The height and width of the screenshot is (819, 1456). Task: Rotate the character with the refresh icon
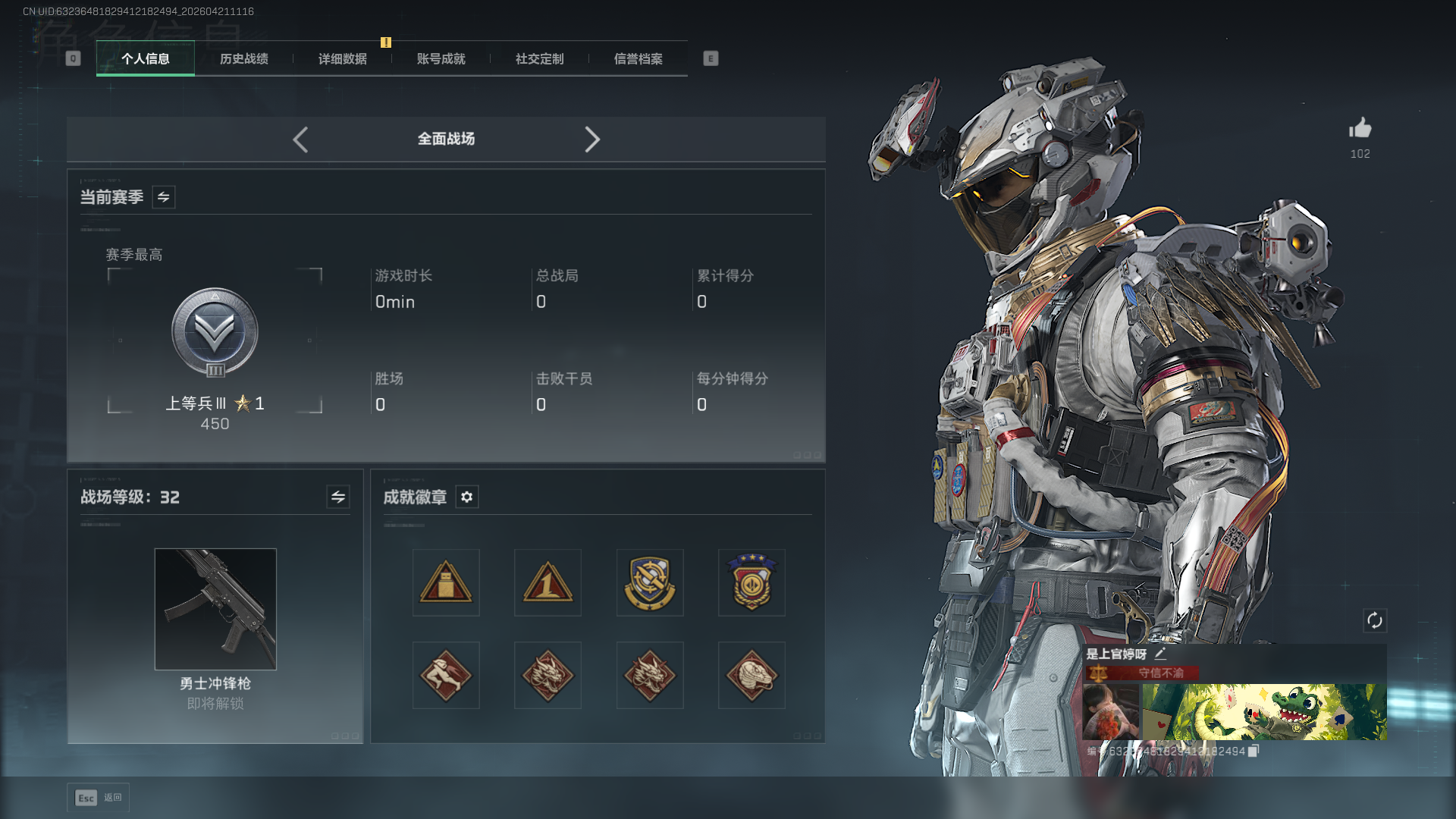point(1375,620)
